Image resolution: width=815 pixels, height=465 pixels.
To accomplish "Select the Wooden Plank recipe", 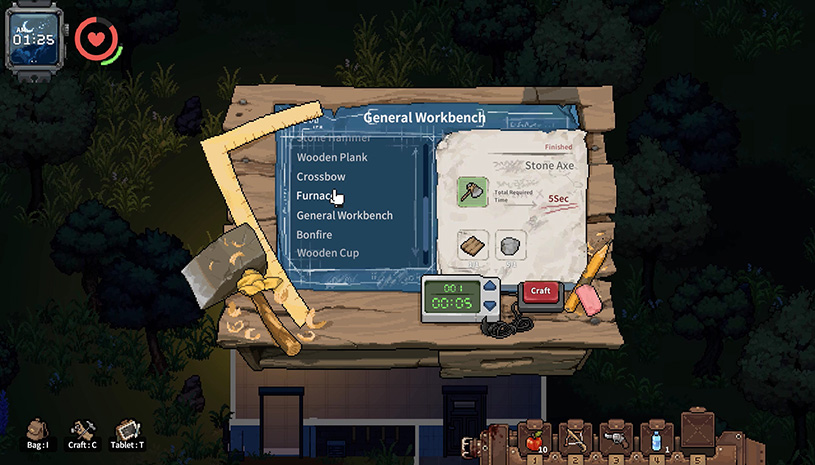I will click(332, 157).
